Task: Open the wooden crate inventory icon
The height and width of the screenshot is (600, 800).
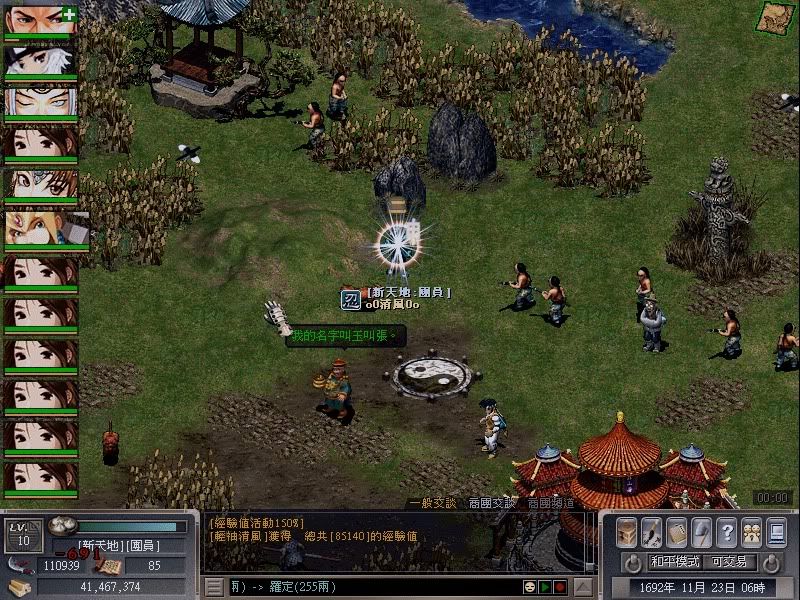Action: pos(627,531)
